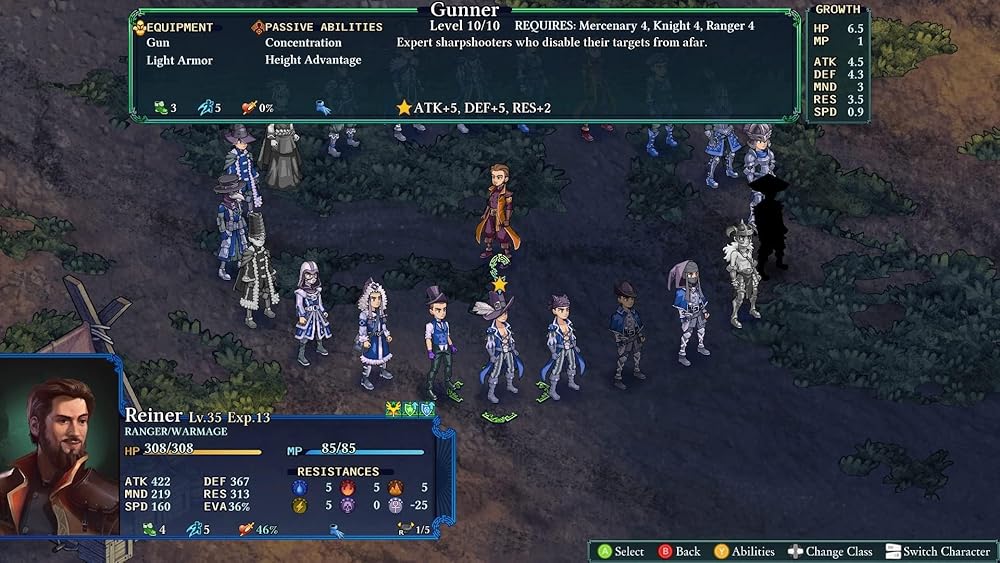Pick the top hat class figure
Viewport: 1000px width, 563px height.
[x=437, y=341]
